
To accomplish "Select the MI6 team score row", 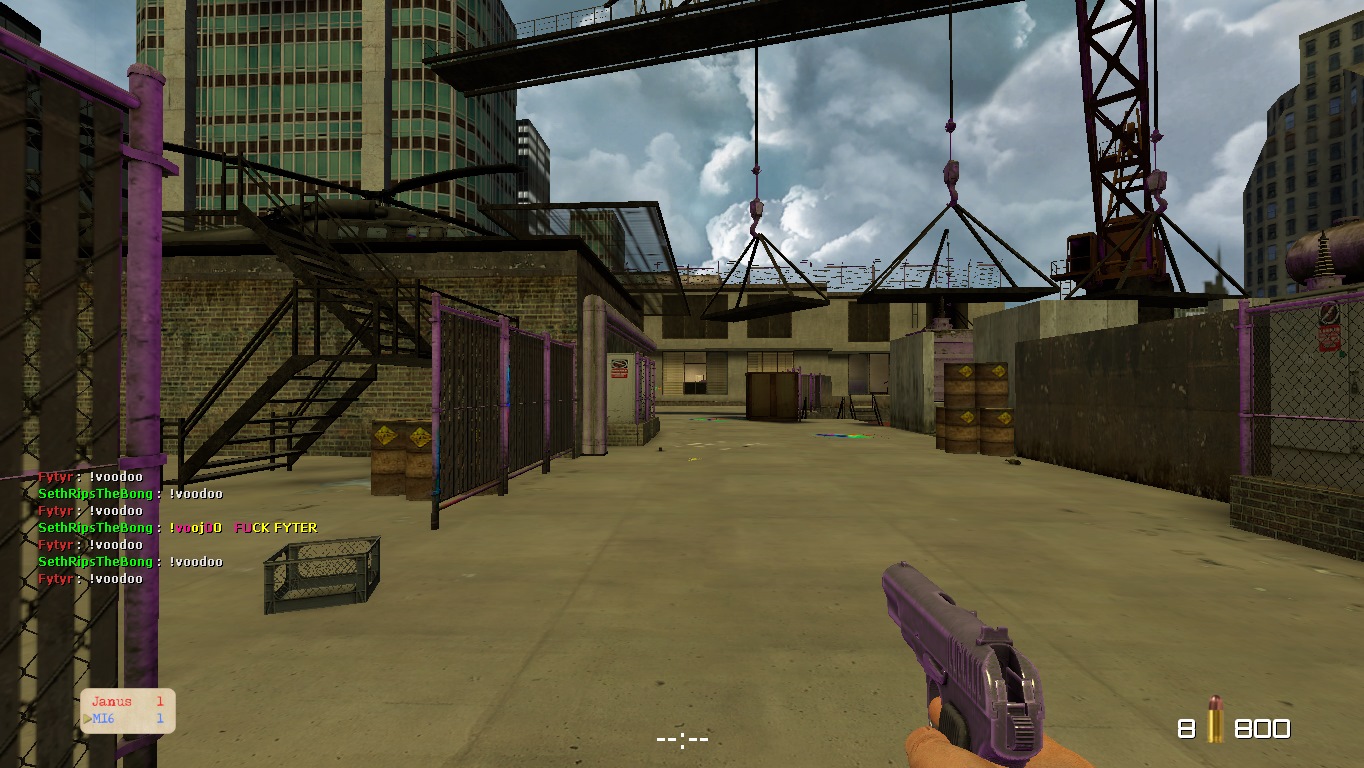I will point(127,719).
